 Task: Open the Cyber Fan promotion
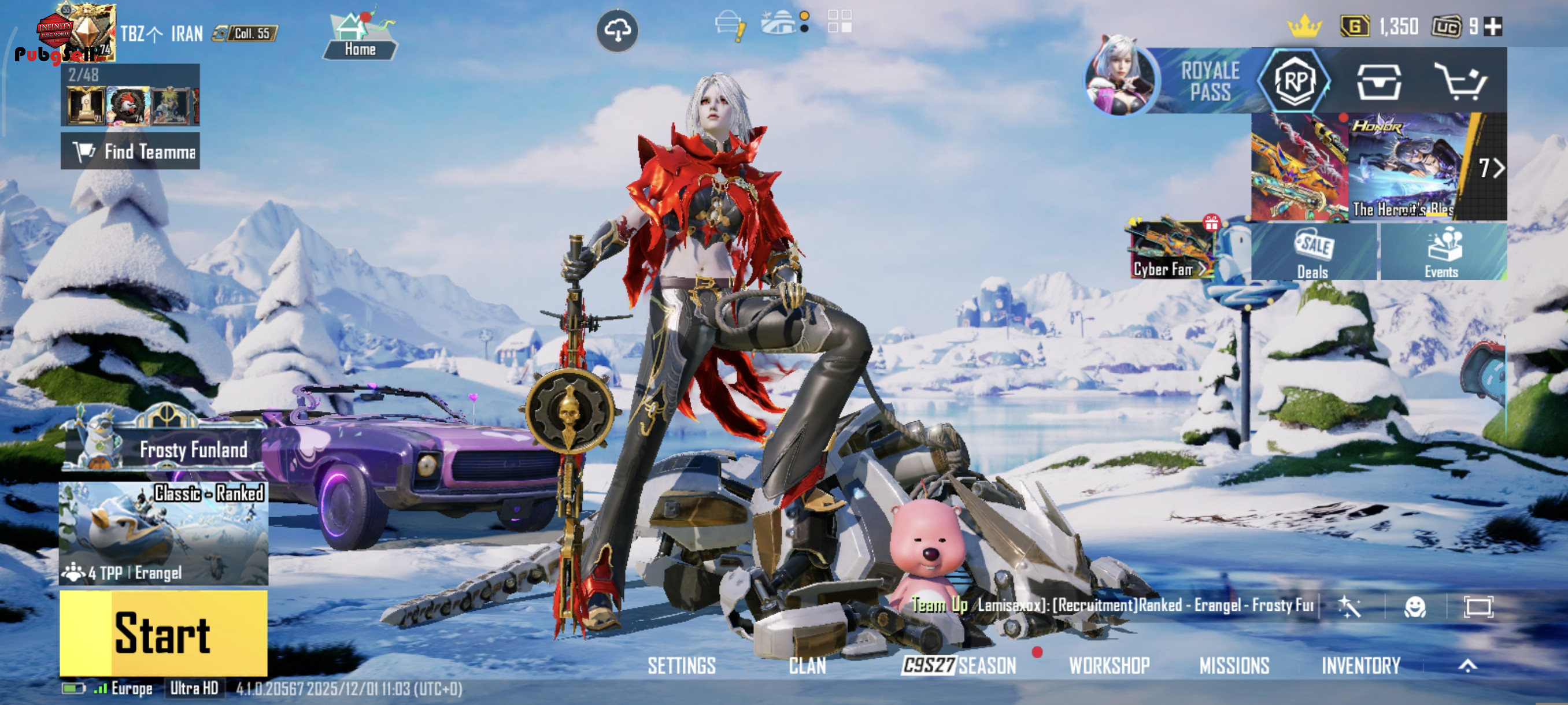click(x=1169, y=250)
